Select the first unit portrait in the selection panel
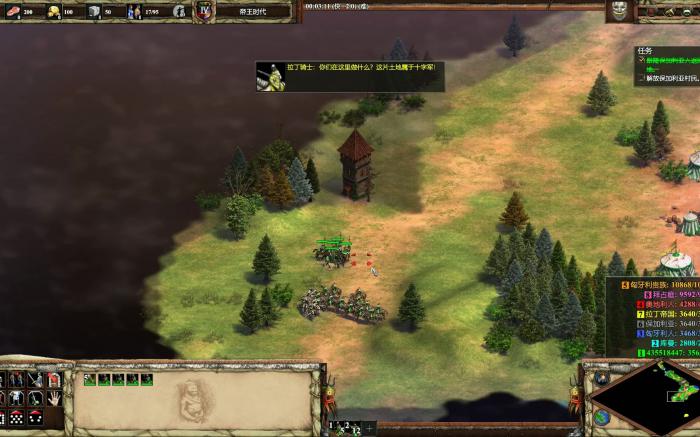 [x=89, y=379]
